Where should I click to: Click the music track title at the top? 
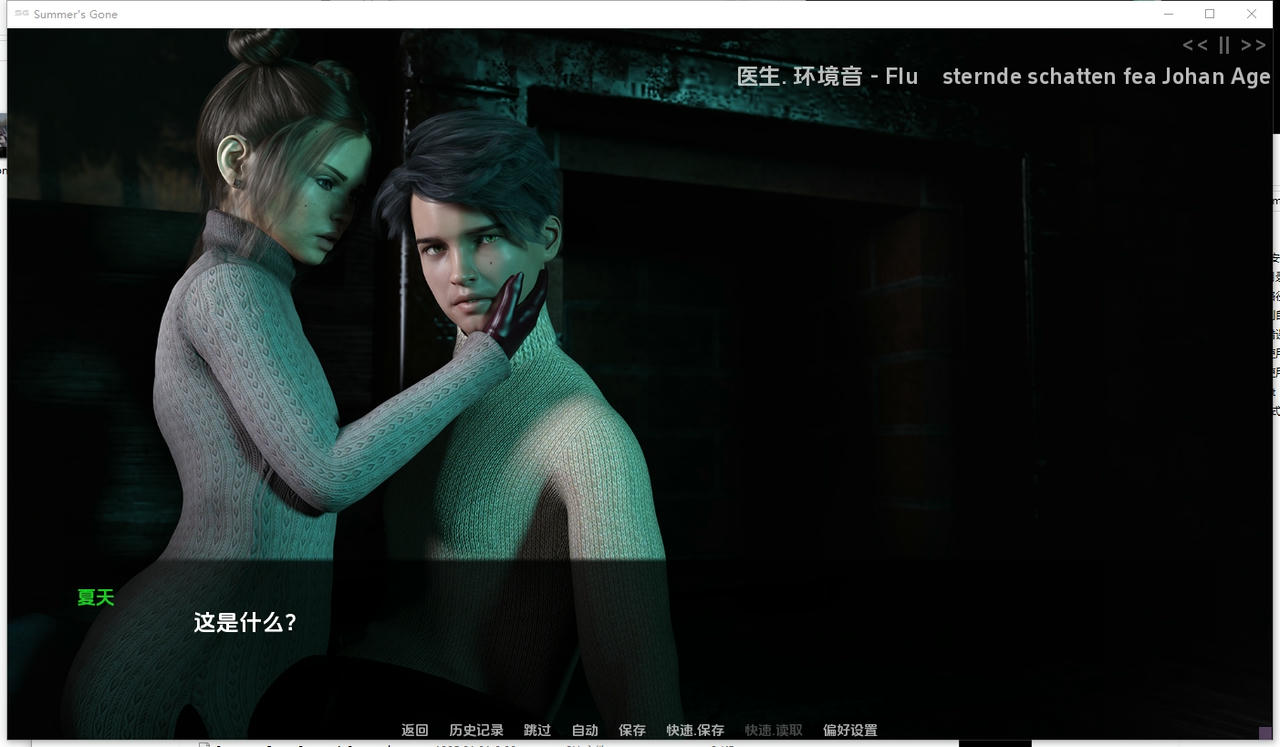point(1105,76)
